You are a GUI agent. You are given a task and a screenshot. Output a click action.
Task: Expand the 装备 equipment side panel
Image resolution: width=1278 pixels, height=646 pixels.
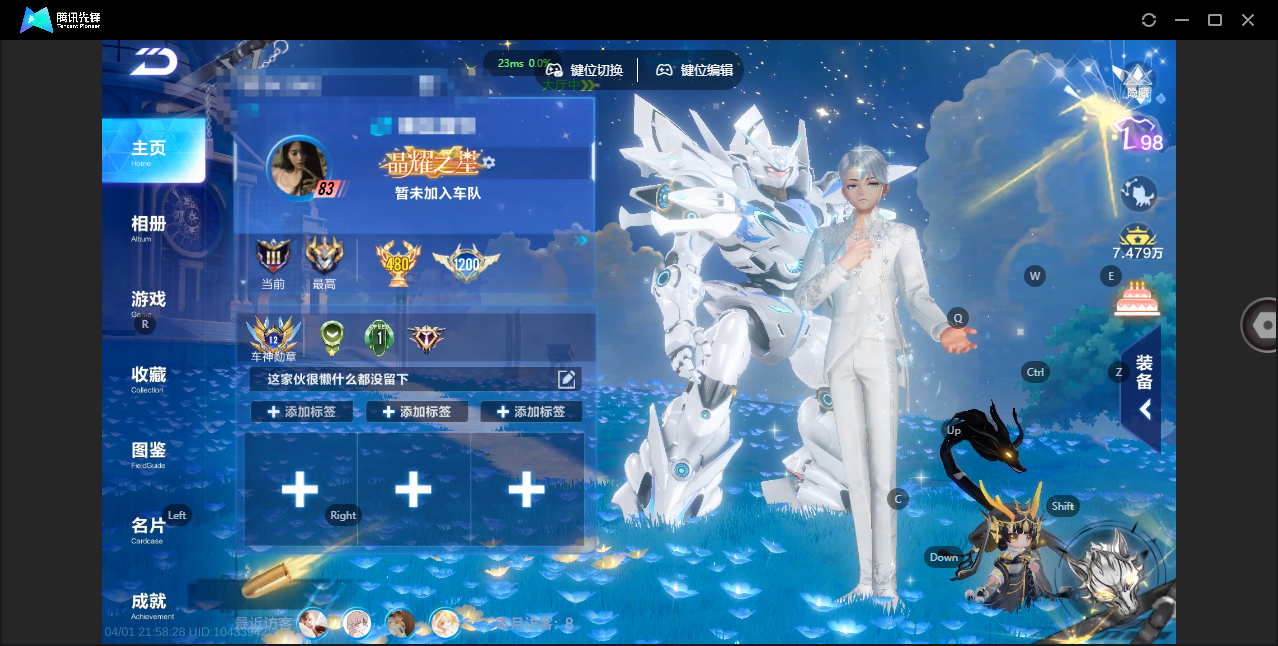coord(1143,388)
